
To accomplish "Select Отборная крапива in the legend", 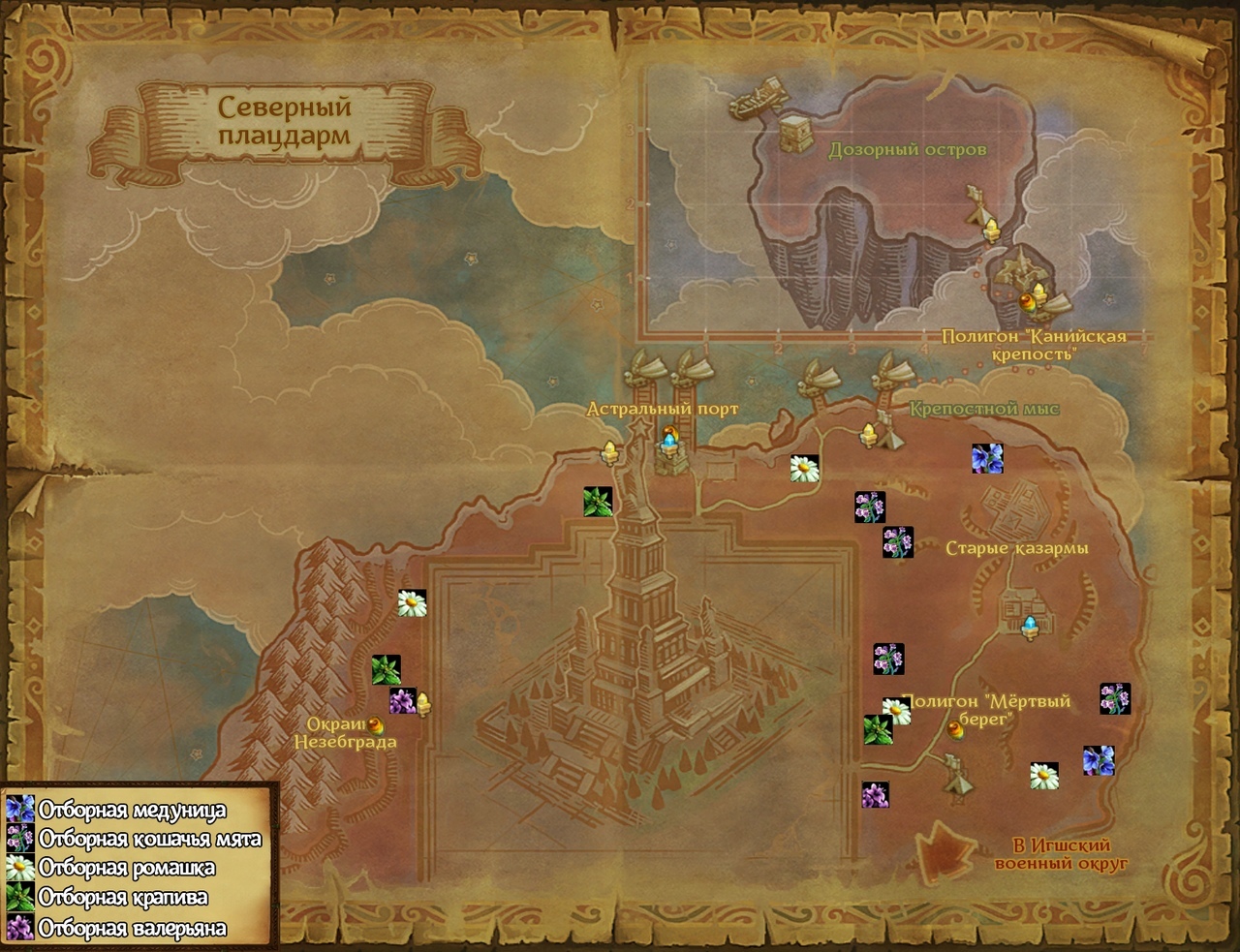I will 123,898.
